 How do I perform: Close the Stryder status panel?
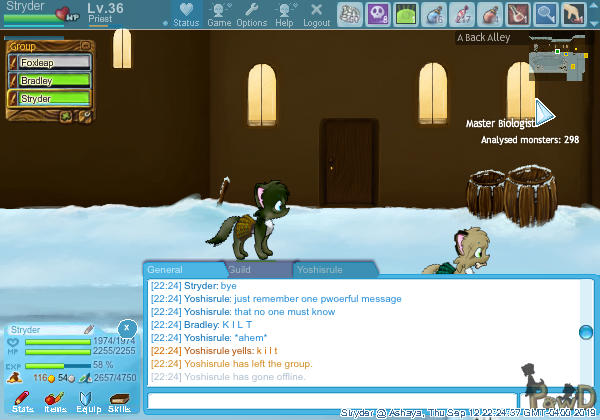point(127,327)
